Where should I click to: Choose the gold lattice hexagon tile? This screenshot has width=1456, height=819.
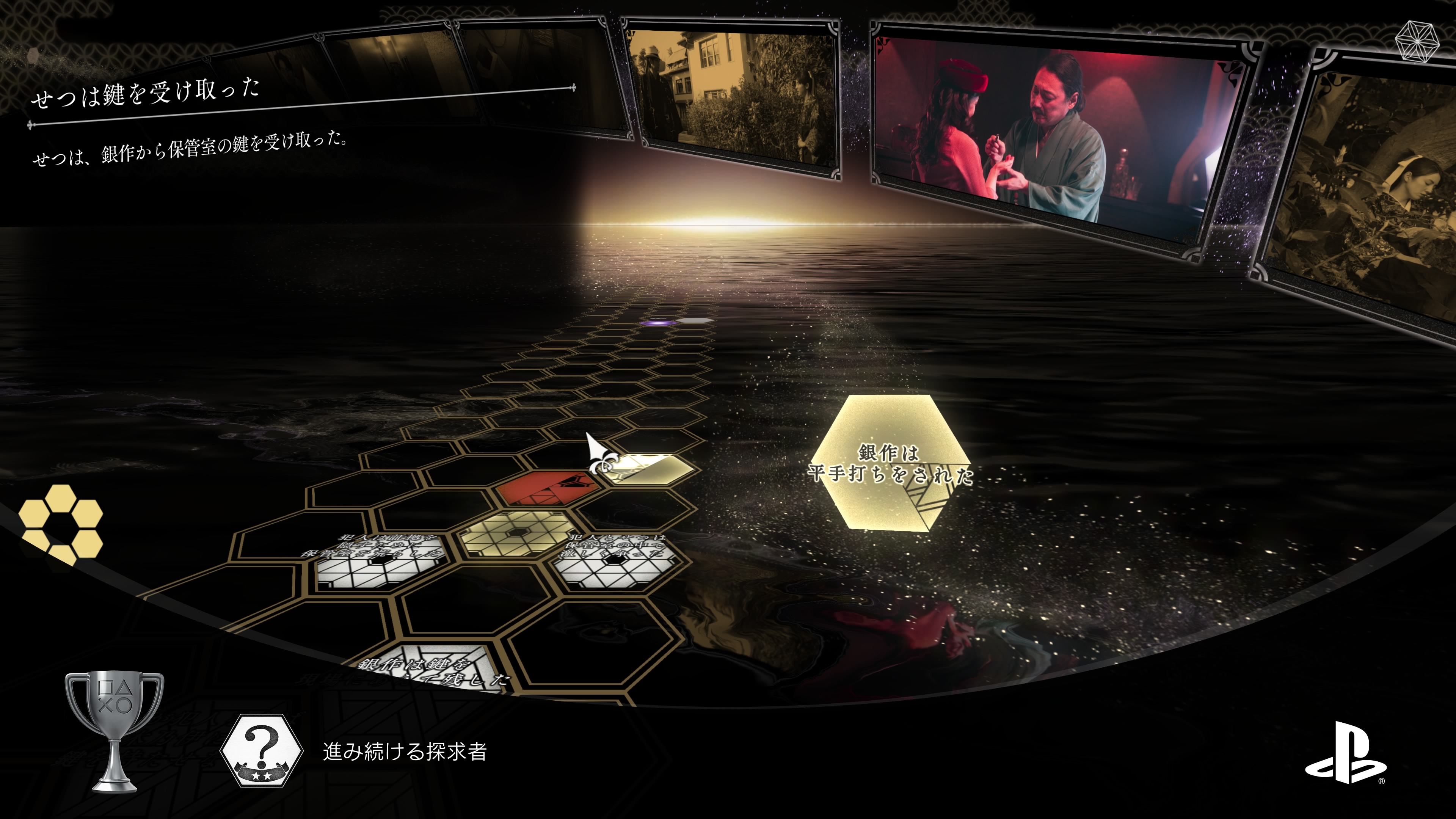click(x=516, y=533)
